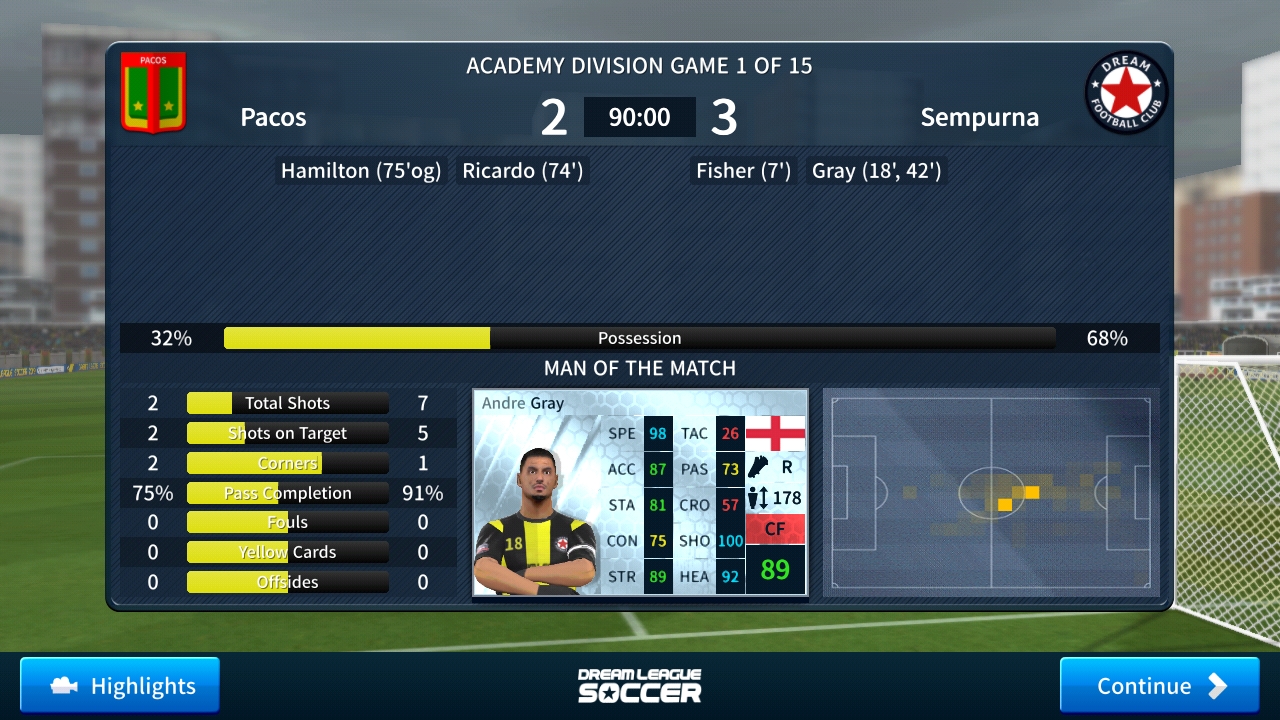
Task: Watch the match Highlights
Action: (x=120, y=685)
